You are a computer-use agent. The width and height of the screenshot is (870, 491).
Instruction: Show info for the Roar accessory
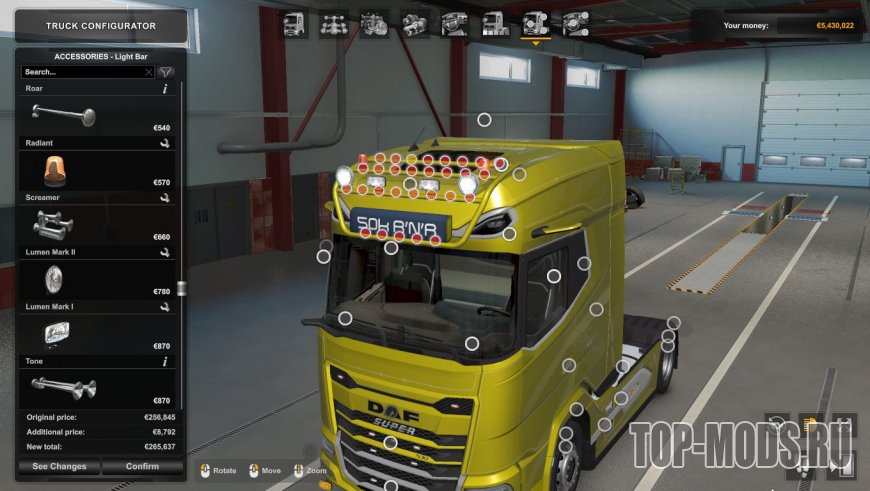point(164,89)
